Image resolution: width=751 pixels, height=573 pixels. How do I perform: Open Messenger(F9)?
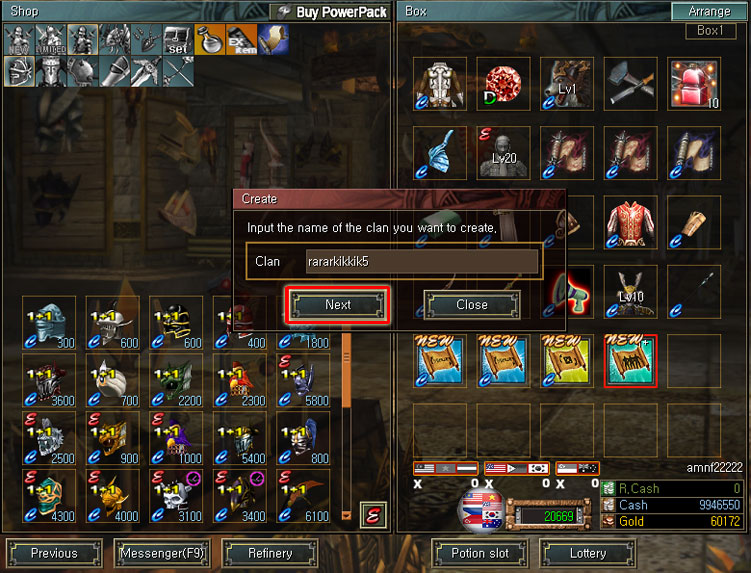point(162,553)
